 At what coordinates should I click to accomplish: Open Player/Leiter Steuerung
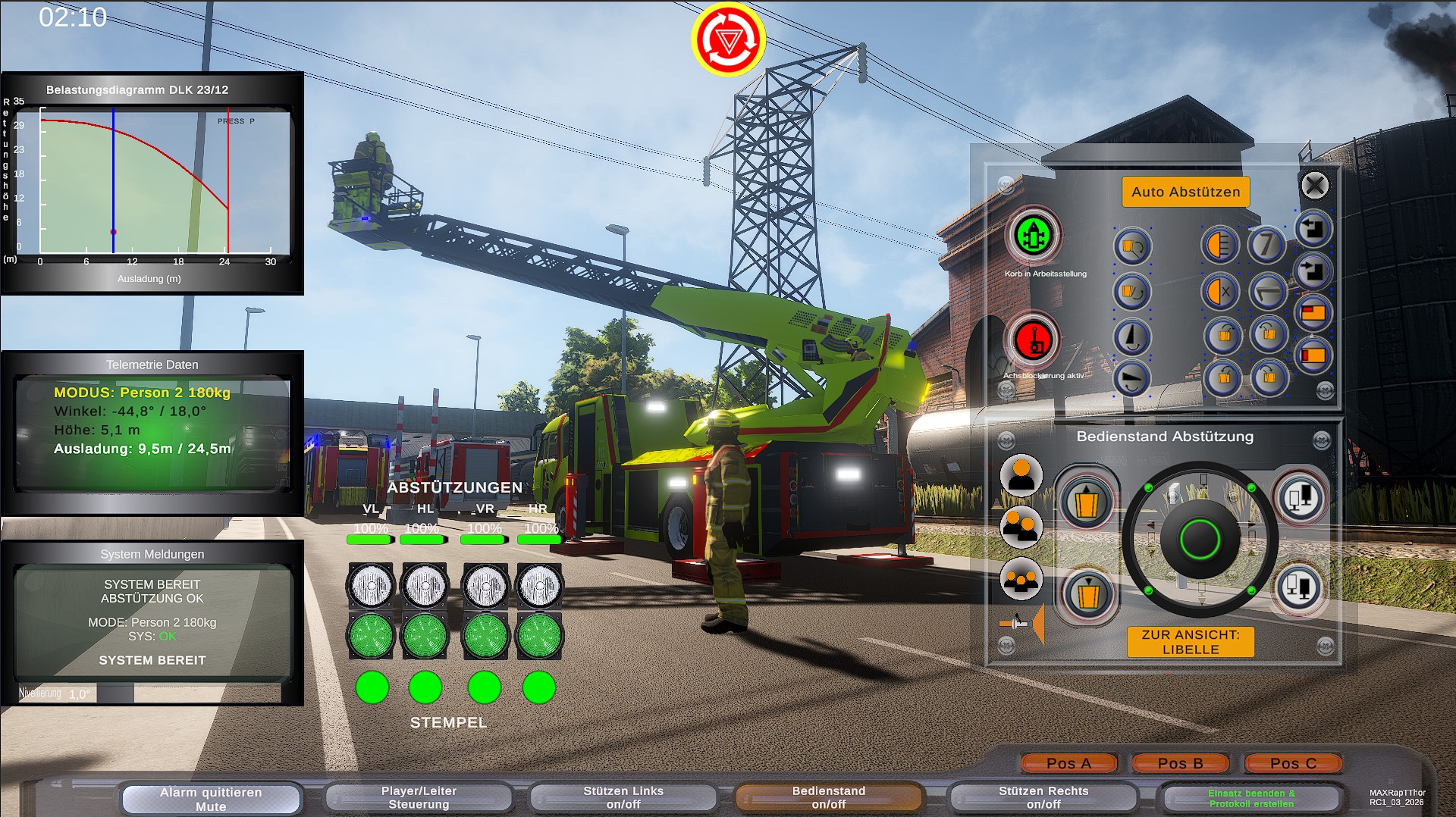(419, 797)
